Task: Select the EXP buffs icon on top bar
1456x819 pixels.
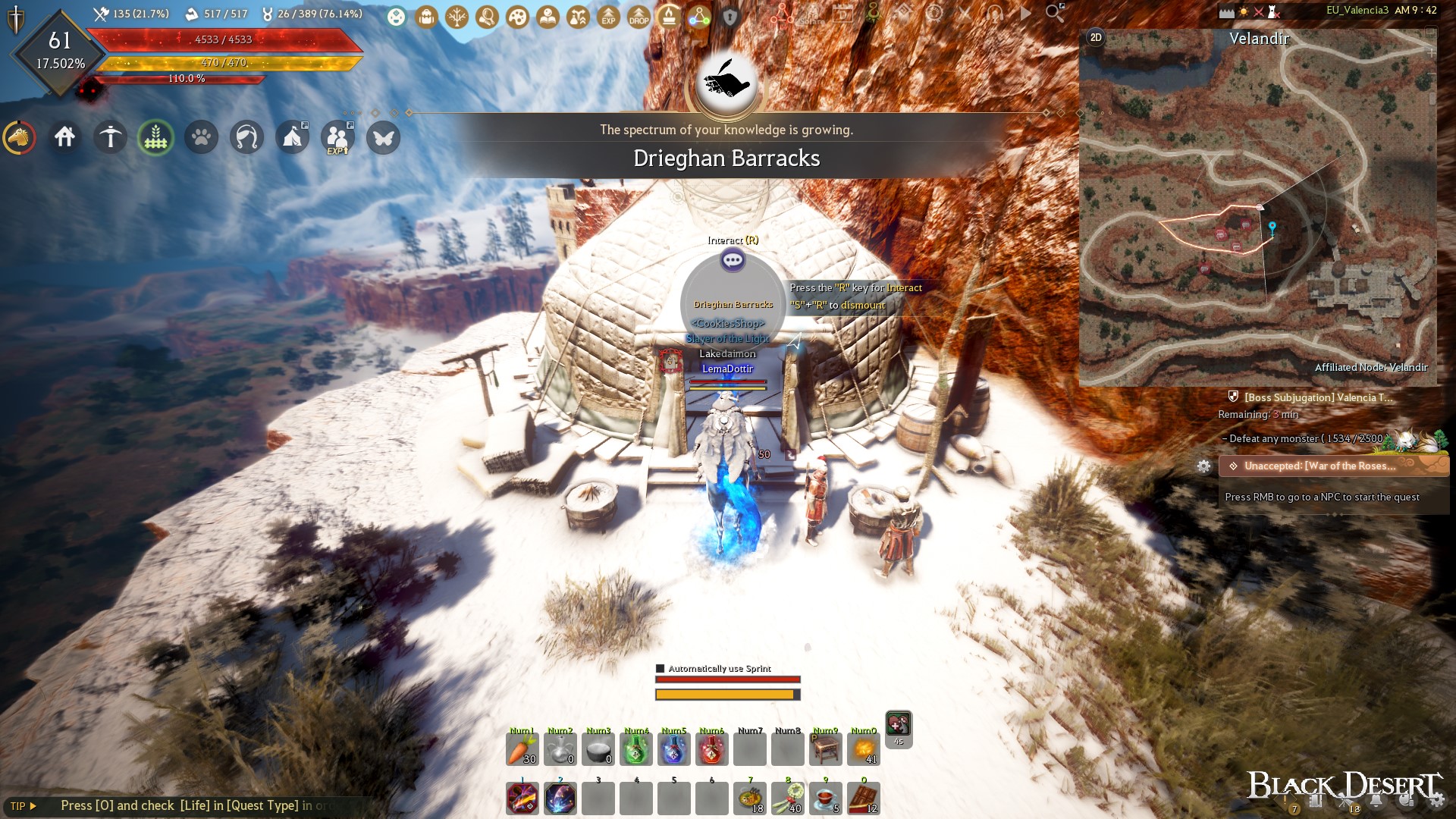Action: (x=607, y=18)
